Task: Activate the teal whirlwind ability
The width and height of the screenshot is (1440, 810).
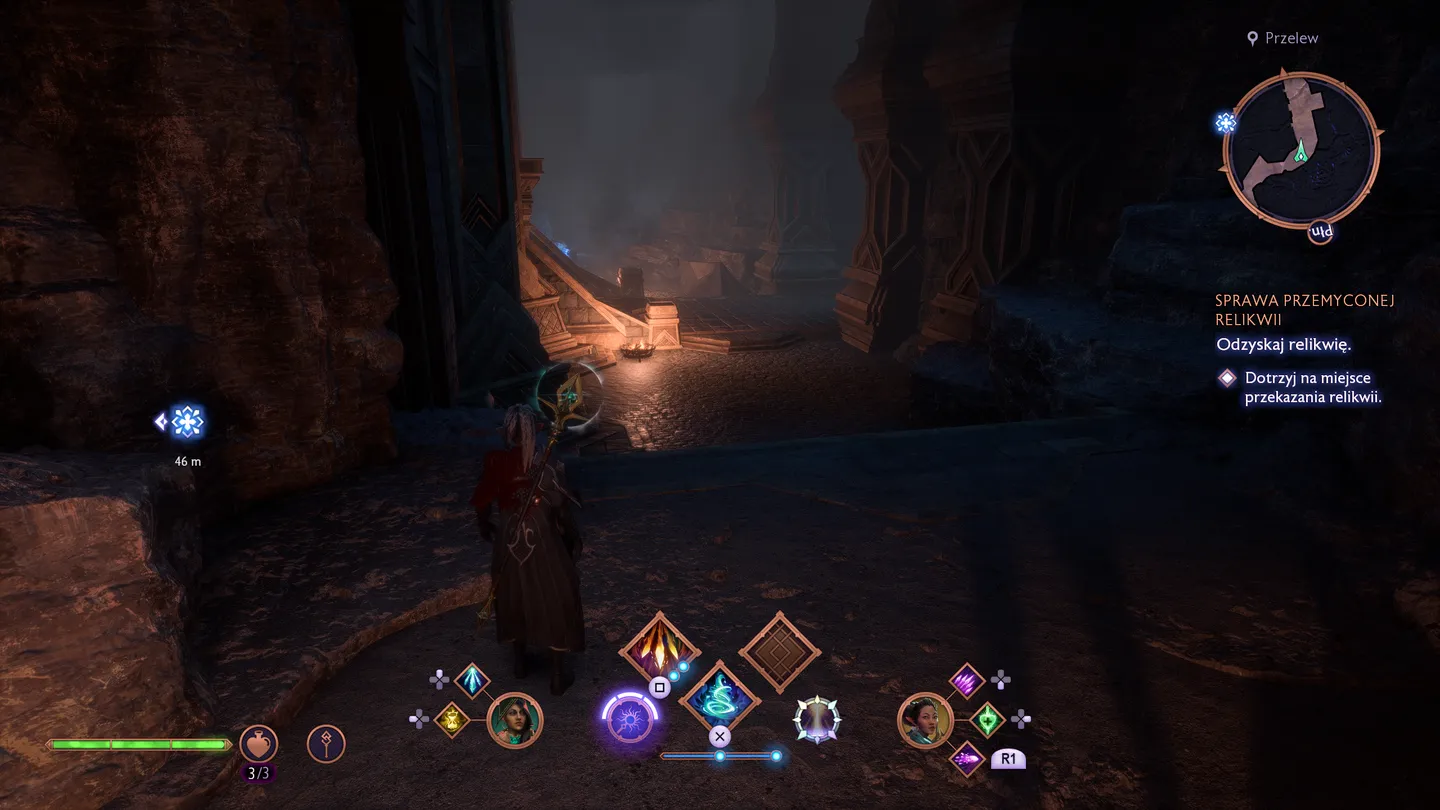Action: (x=719, y=699)
